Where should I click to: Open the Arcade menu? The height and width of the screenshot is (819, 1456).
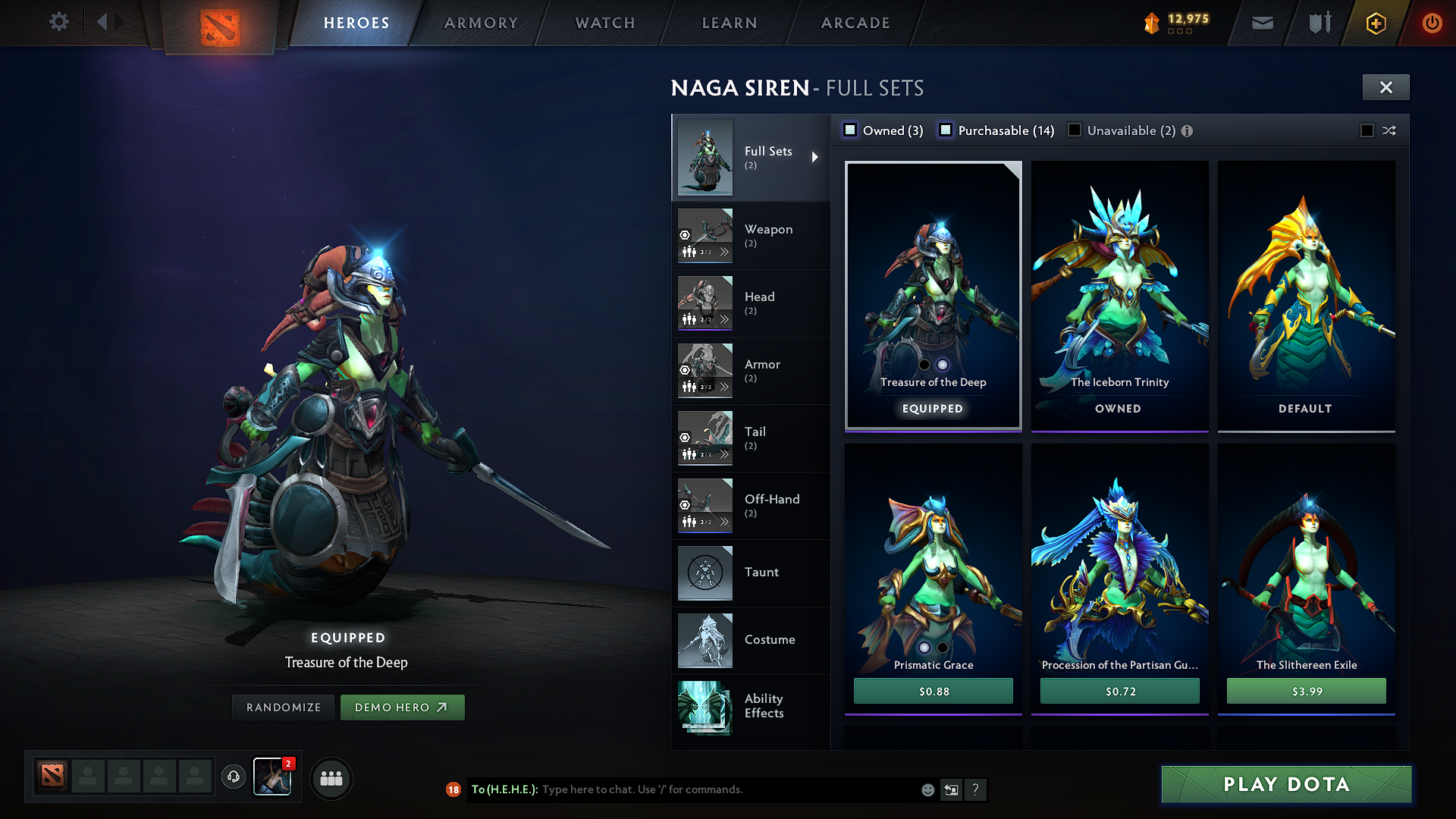[x=855, y=23]
